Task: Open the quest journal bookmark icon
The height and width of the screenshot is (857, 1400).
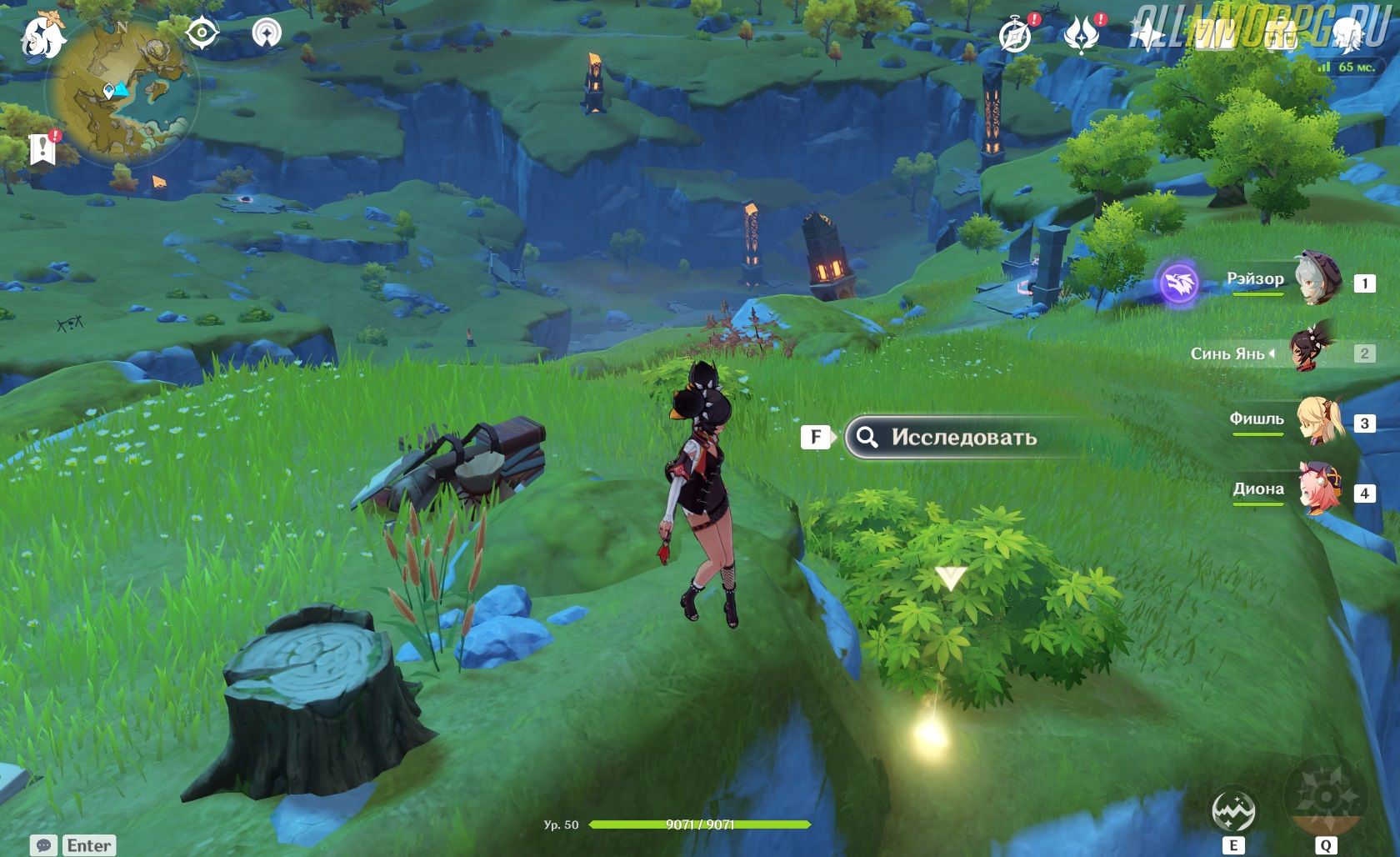Action: (x=42, y=149)
